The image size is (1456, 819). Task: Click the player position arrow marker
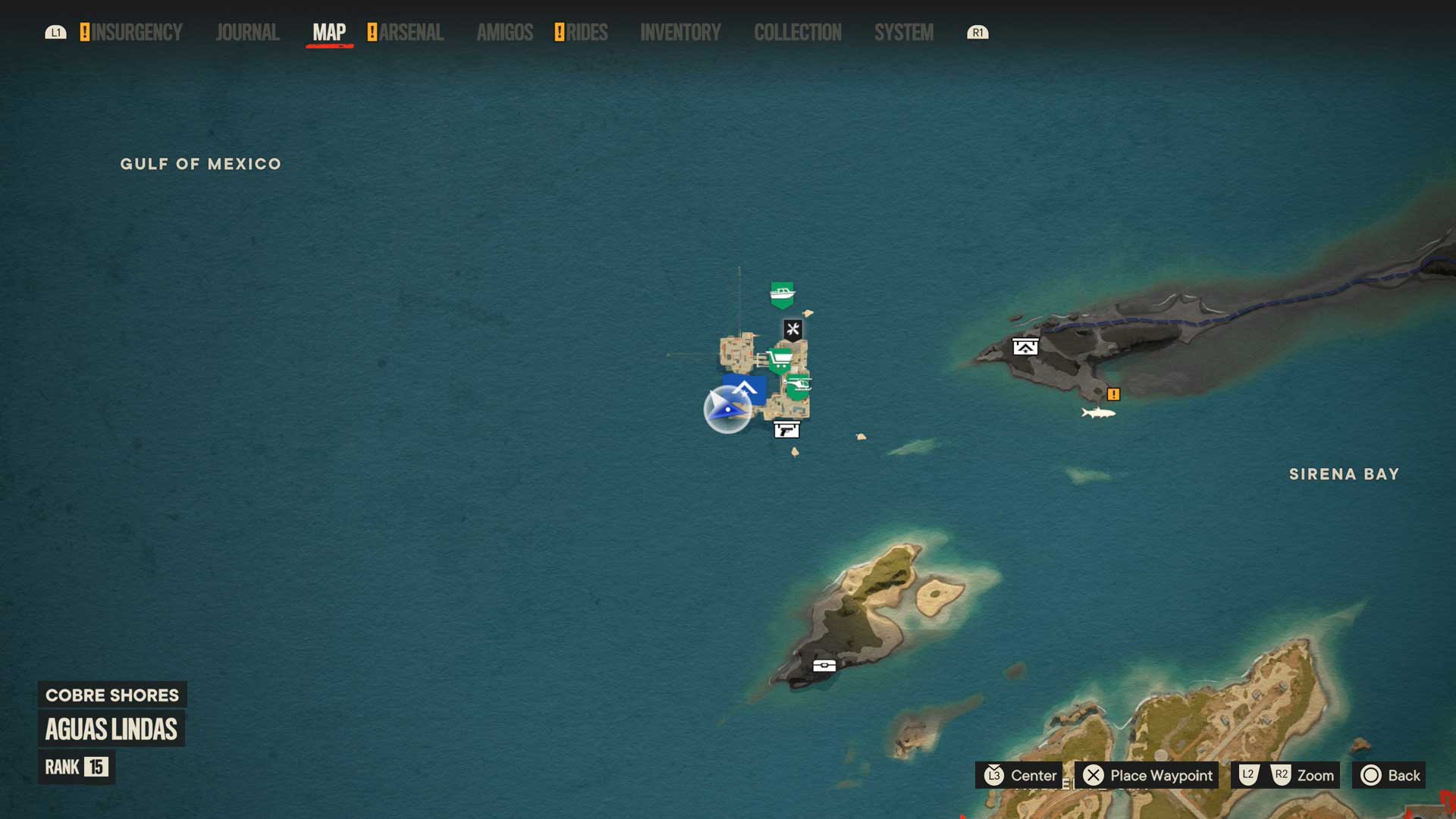click(x=727, y=409)
